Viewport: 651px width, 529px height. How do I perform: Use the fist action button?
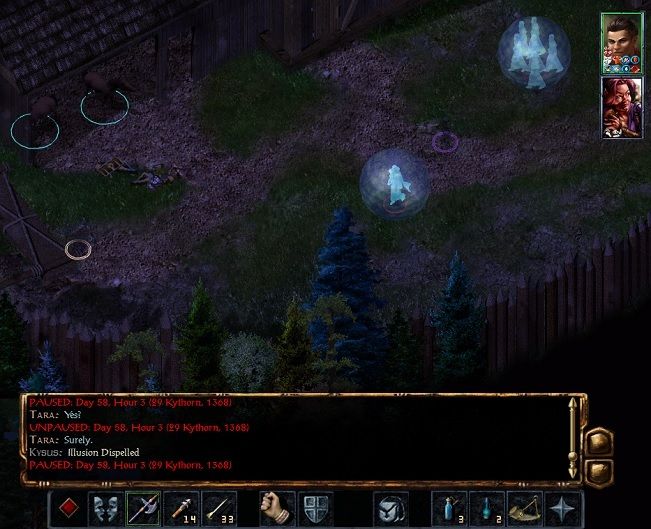coord(276,509)
